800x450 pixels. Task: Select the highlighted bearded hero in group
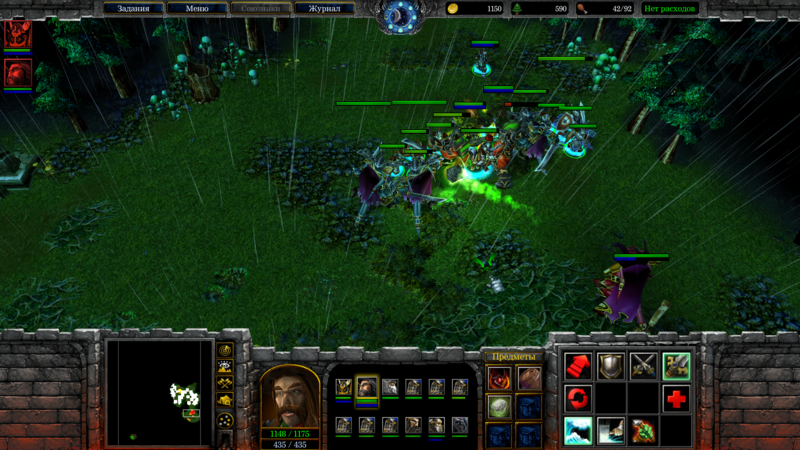point(367,387)
